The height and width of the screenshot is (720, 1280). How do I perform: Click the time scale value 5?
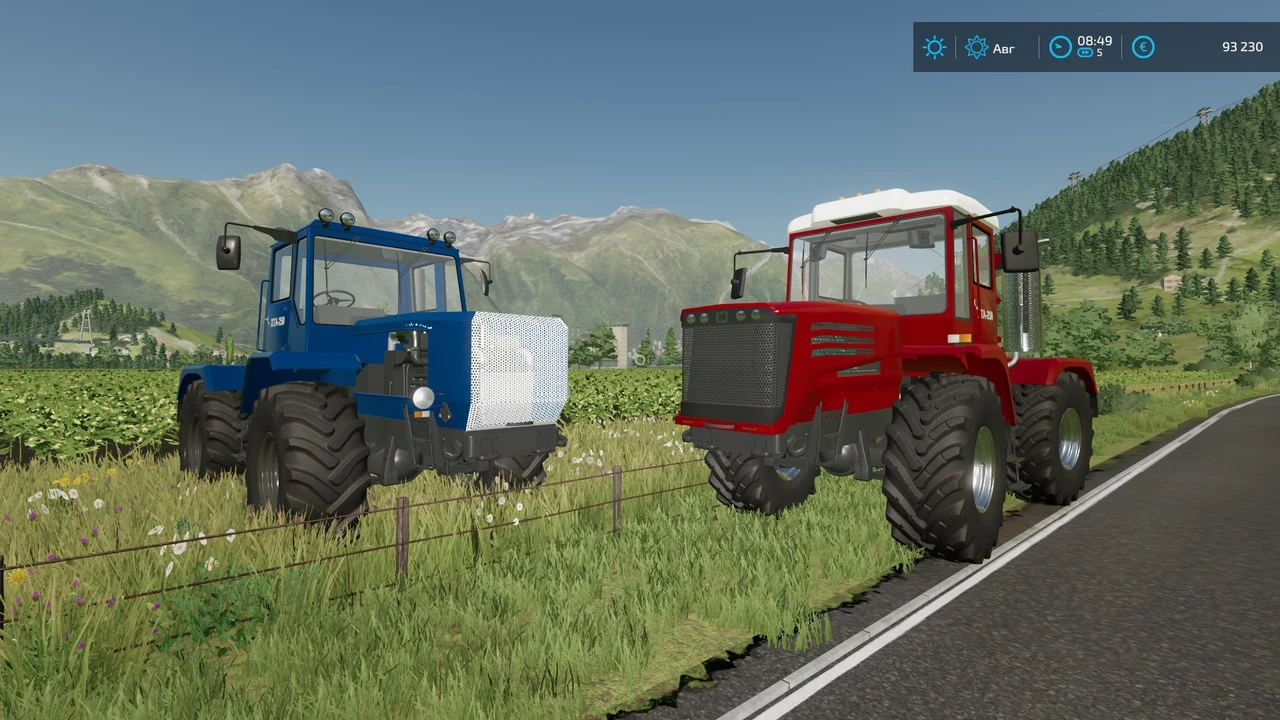(1100, 54)
